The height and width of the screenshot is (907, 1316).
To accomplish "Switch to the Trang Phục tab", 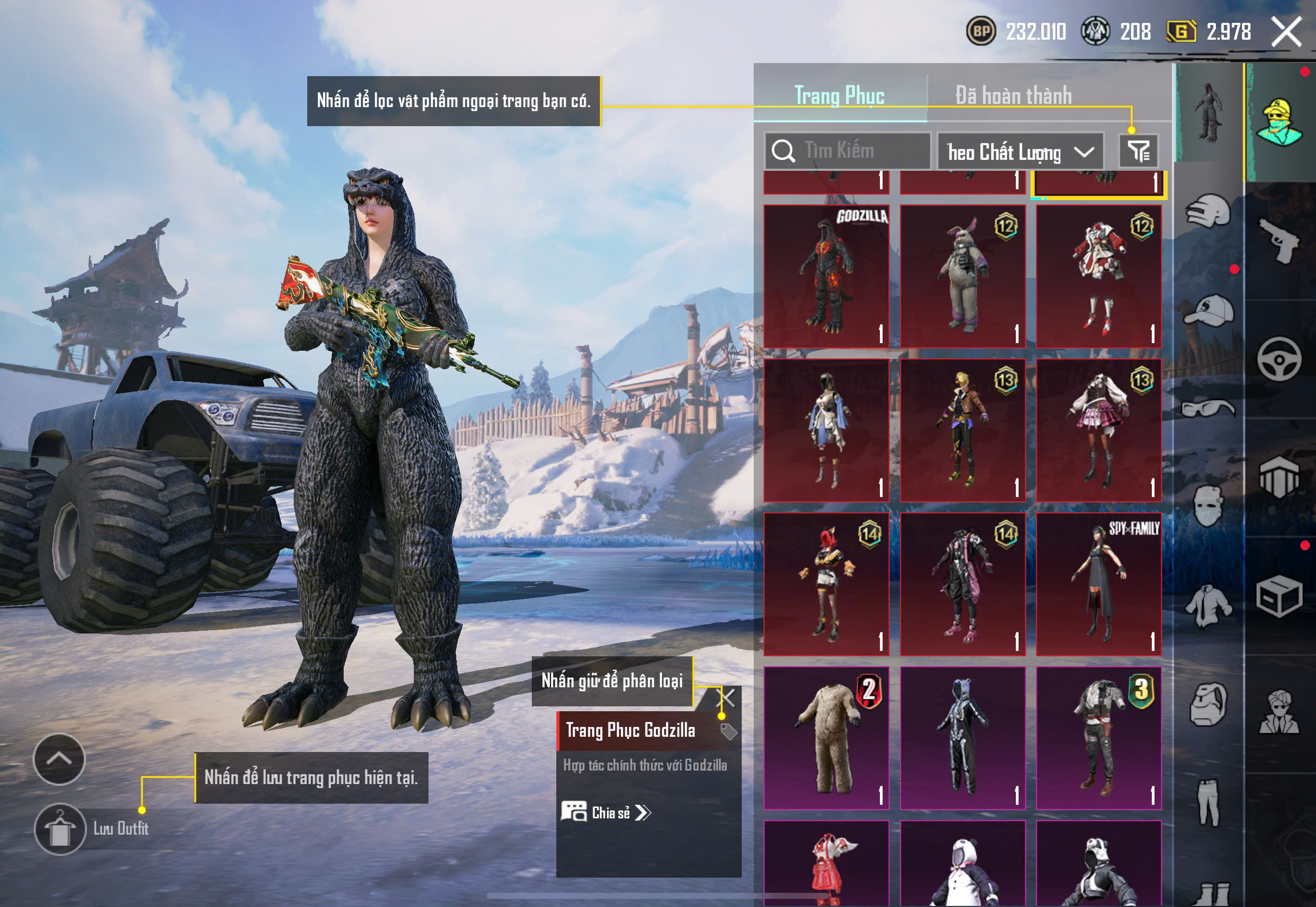I will pos(839,95).
